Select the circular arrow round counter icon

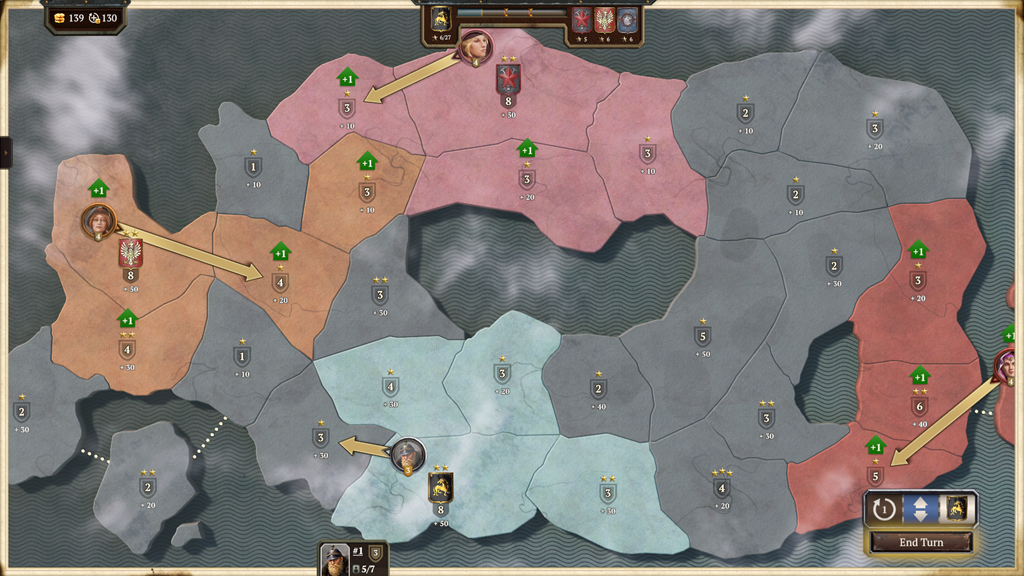pyautogui.click(x=883, y=509)
